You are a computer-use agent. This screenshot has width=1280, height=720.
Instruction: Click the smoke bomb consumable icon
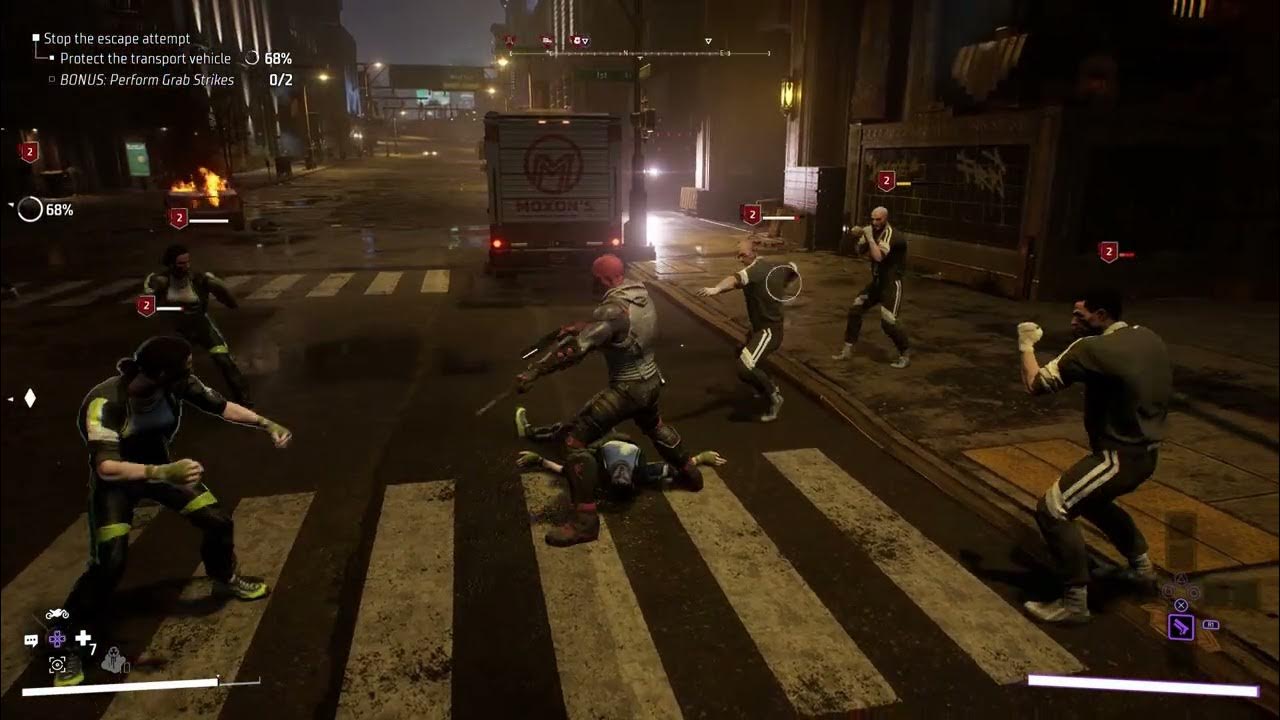click(x=115, y=662)
